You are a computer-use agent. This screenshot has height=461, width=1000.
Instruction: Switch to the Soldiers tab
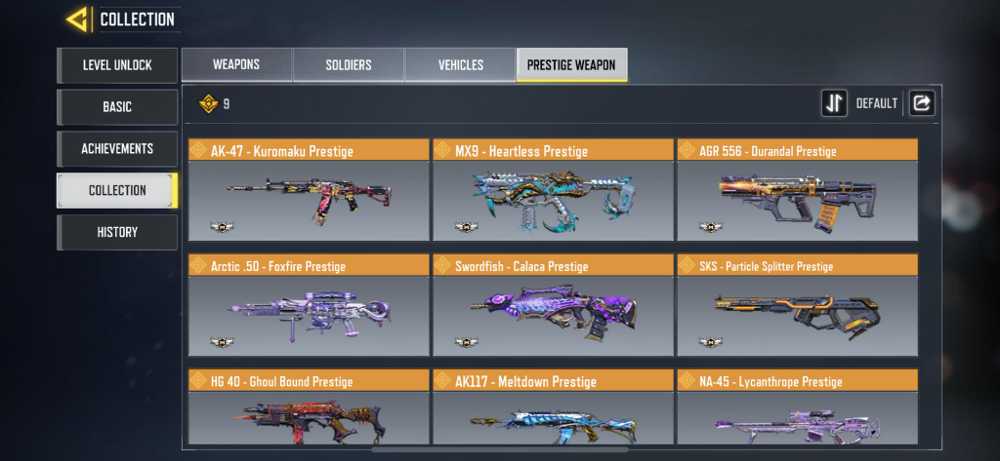click(348, 65)
